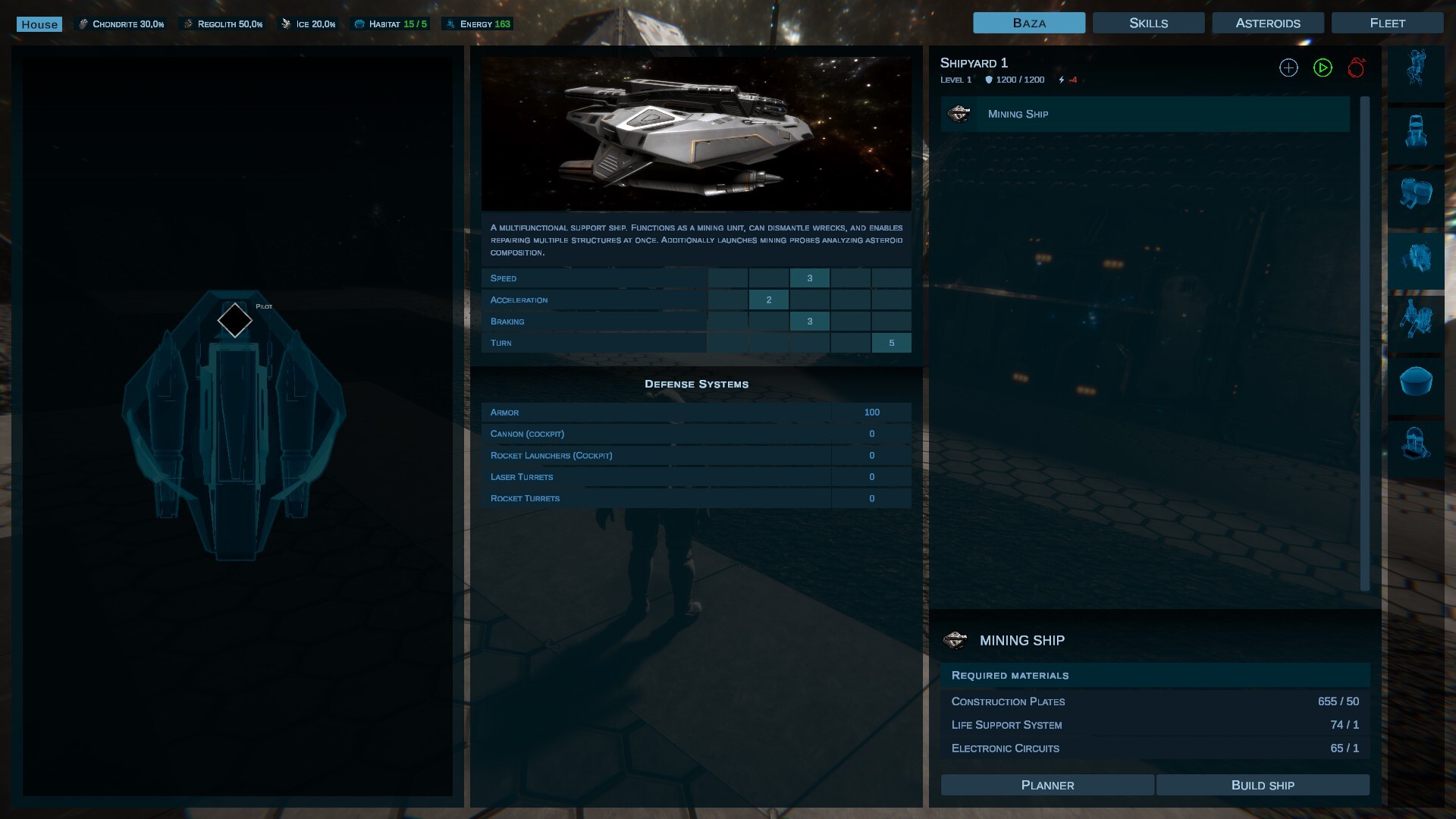Click the Chondrite resource icon
This screenshot has height=819, width=1456.
point(82,22)
